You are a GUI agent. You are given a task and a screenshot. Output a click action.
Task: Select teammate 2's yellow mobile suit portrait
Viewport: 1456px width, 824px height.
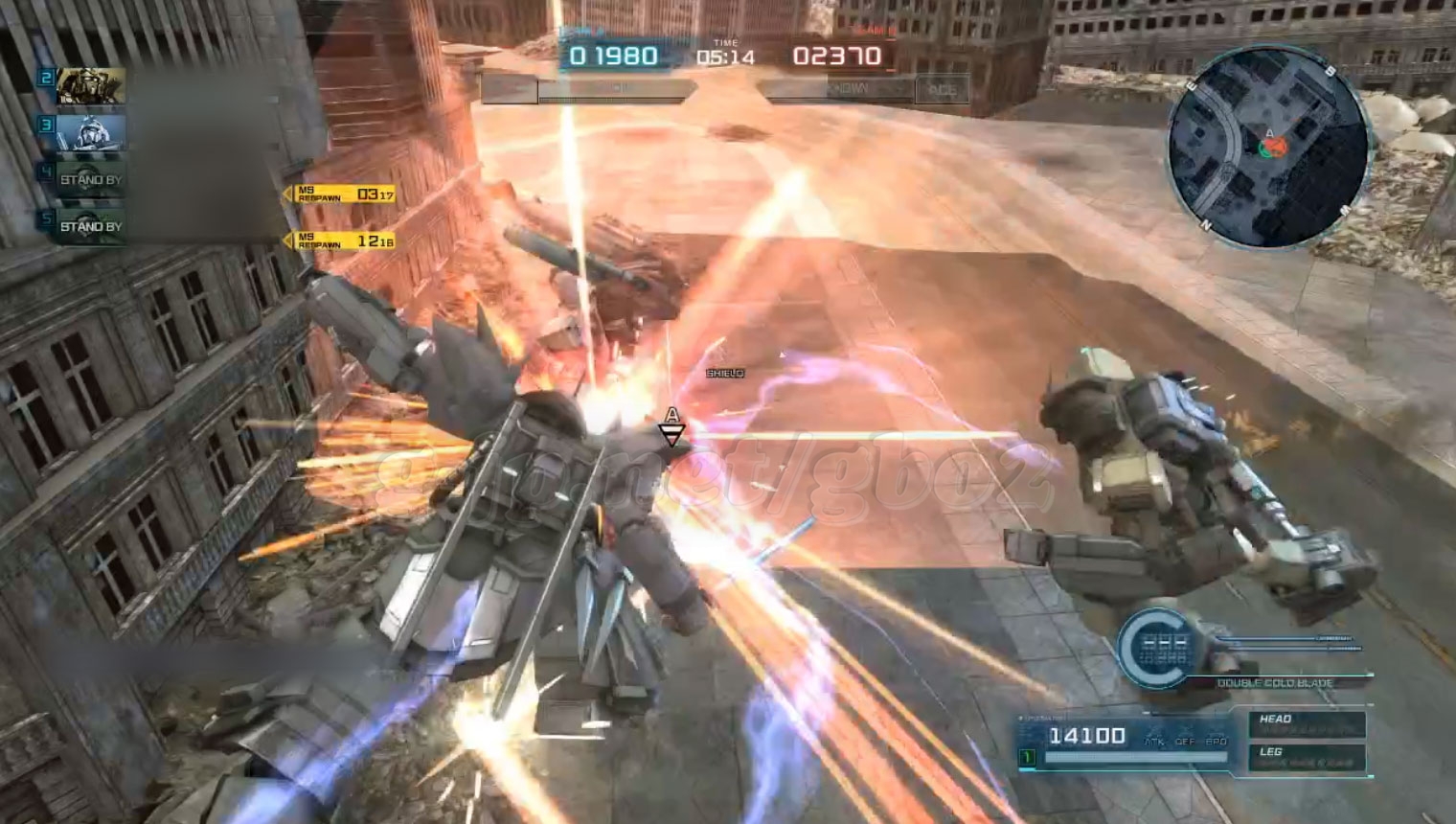click(x=91, y=86)
